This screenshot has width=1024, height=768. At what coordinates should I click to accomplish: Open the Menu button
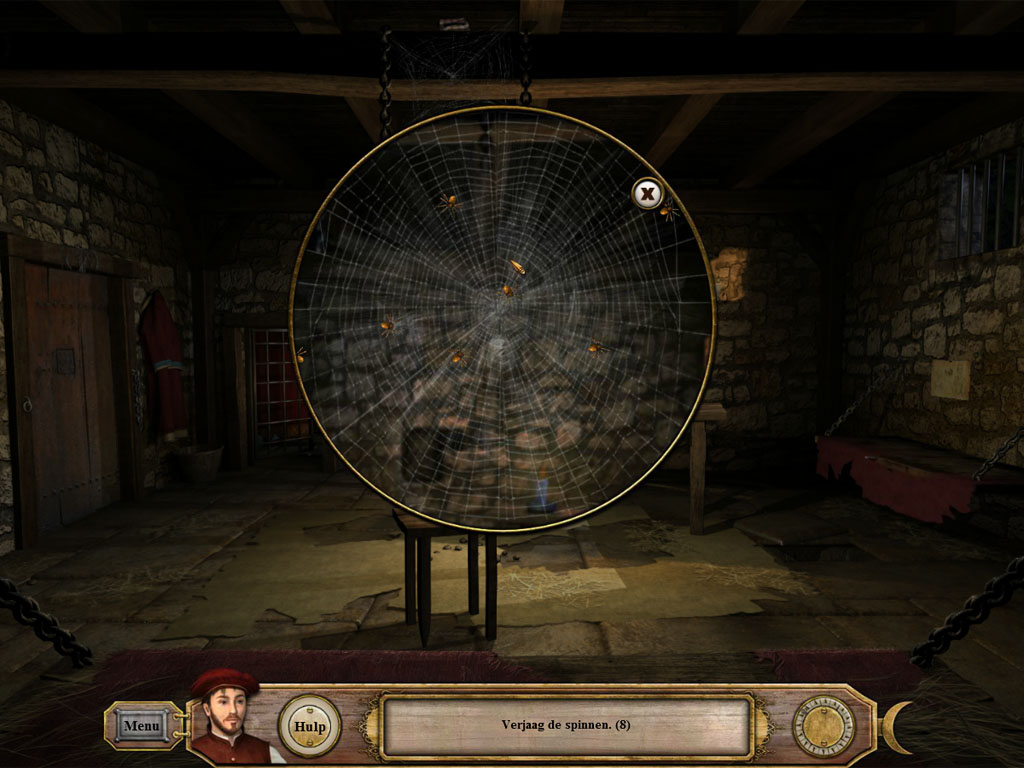(x=142, y=725)
